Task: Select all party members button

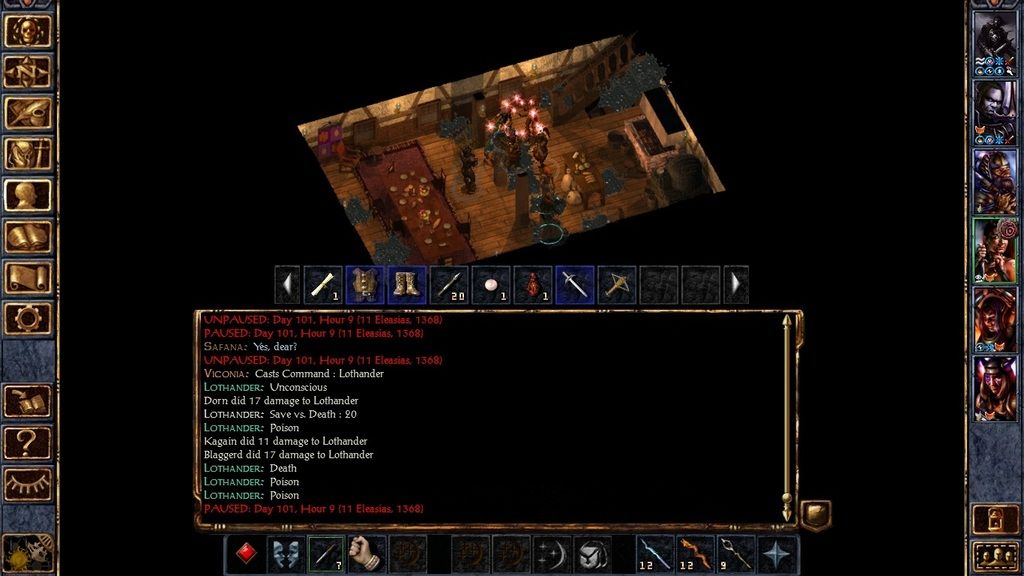Action: pyautogui.click(x=995, y=555)
